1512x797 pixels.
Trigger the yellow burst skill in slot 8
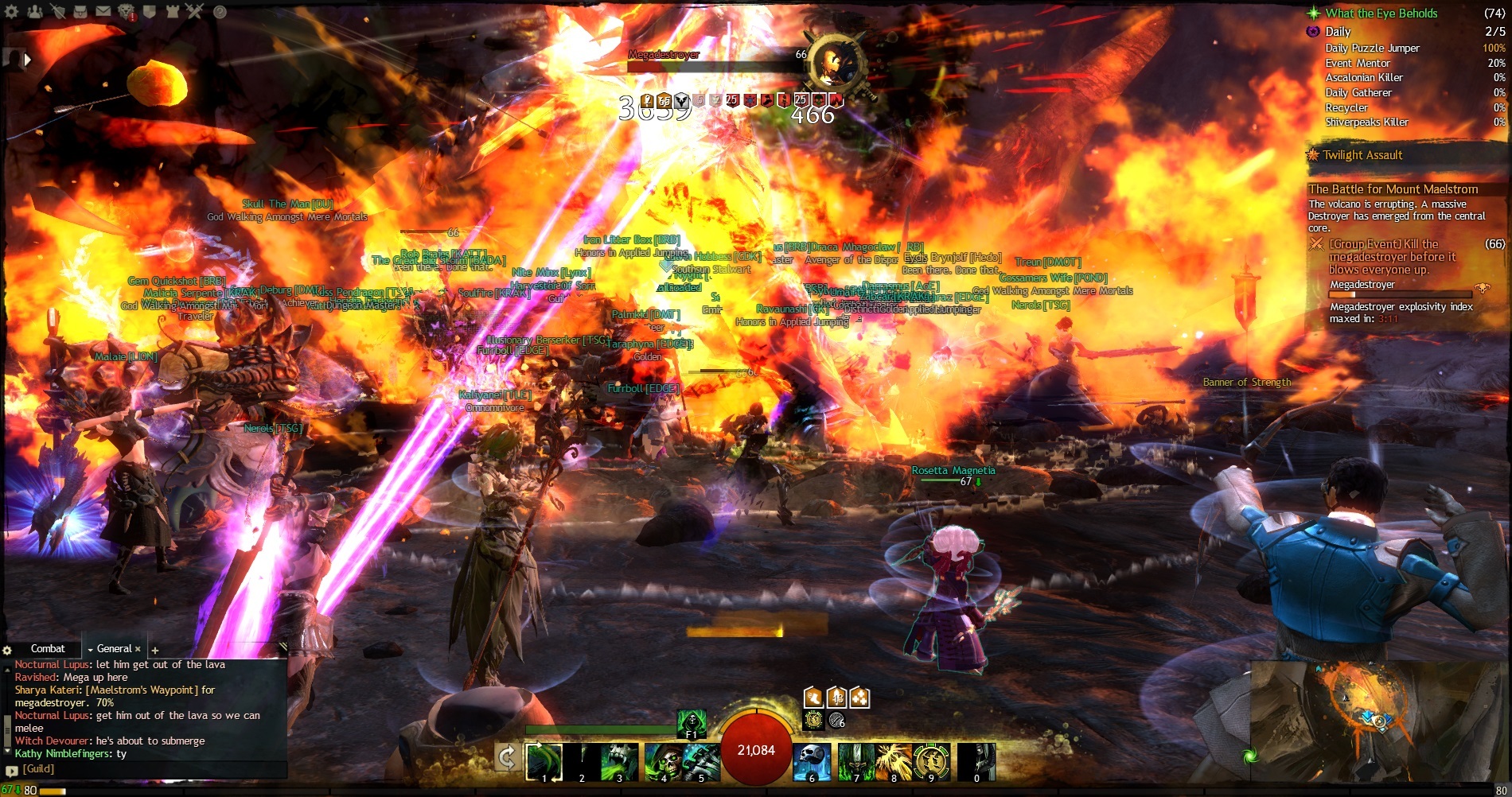[893, 762]
